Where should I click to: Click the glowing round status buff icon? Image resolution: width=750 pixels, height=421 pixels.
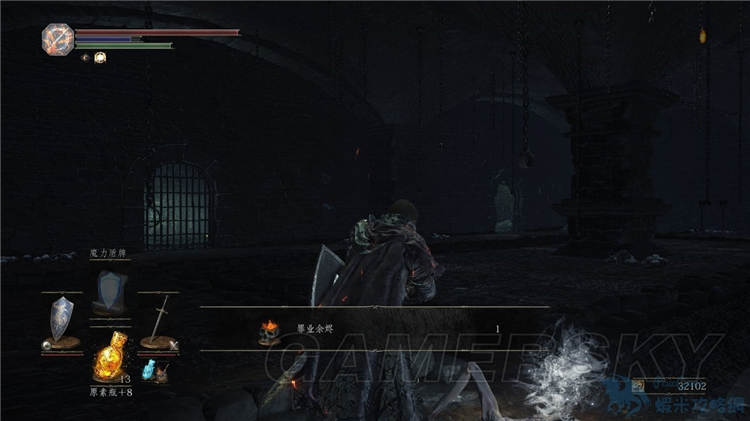(100, 58)
